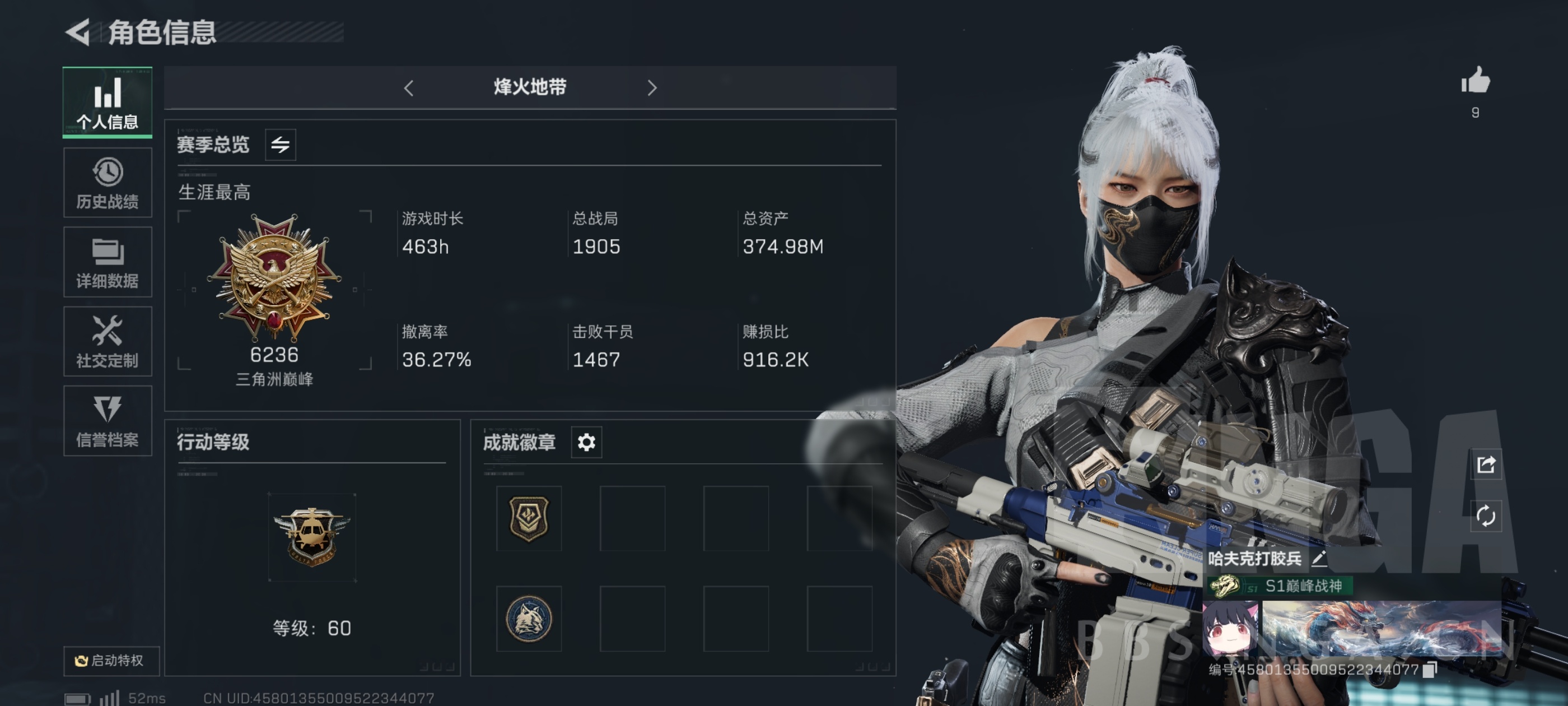Edit the player name 哈夫克打胶兵
The width and height of the screenshot is (1568, 706).
tap(1318, 558)
